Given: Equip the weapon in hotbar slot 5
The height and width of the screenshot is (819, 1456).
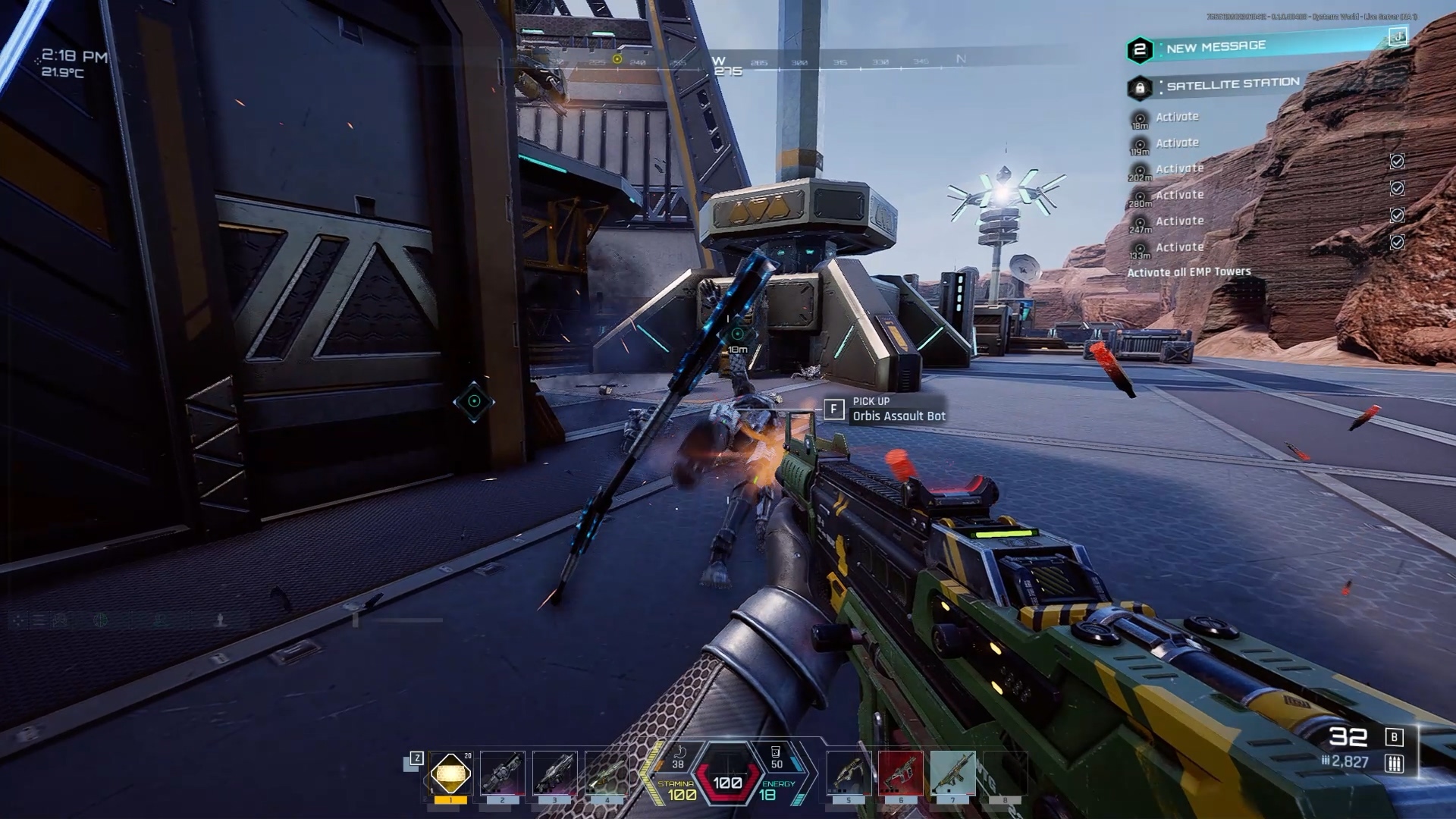Looking at the screenshot, I should (x=849, y=773).
